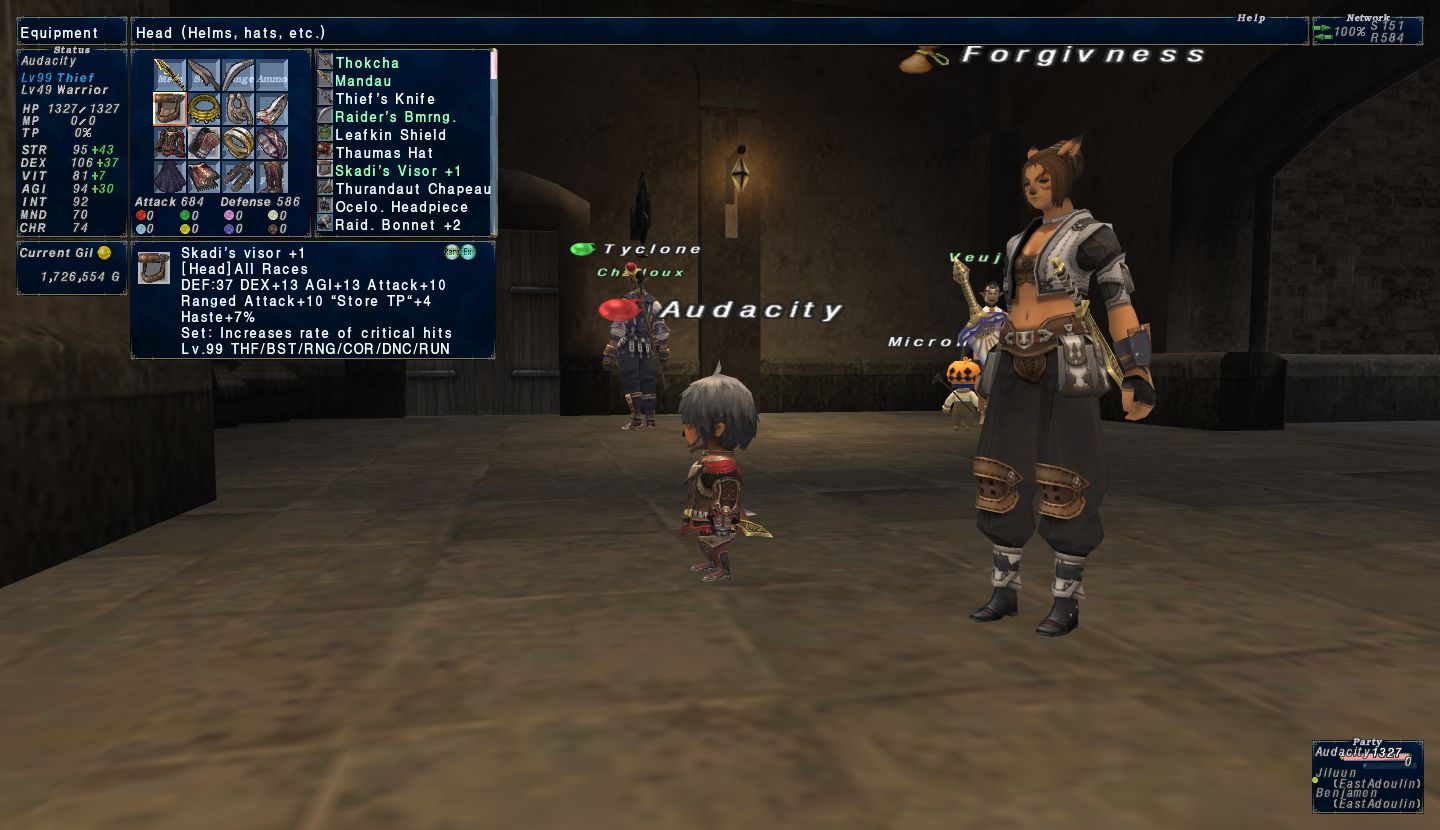The image size is (1440, 830).
Task: Pick the Thief's Knife entry
Action: 385,99
